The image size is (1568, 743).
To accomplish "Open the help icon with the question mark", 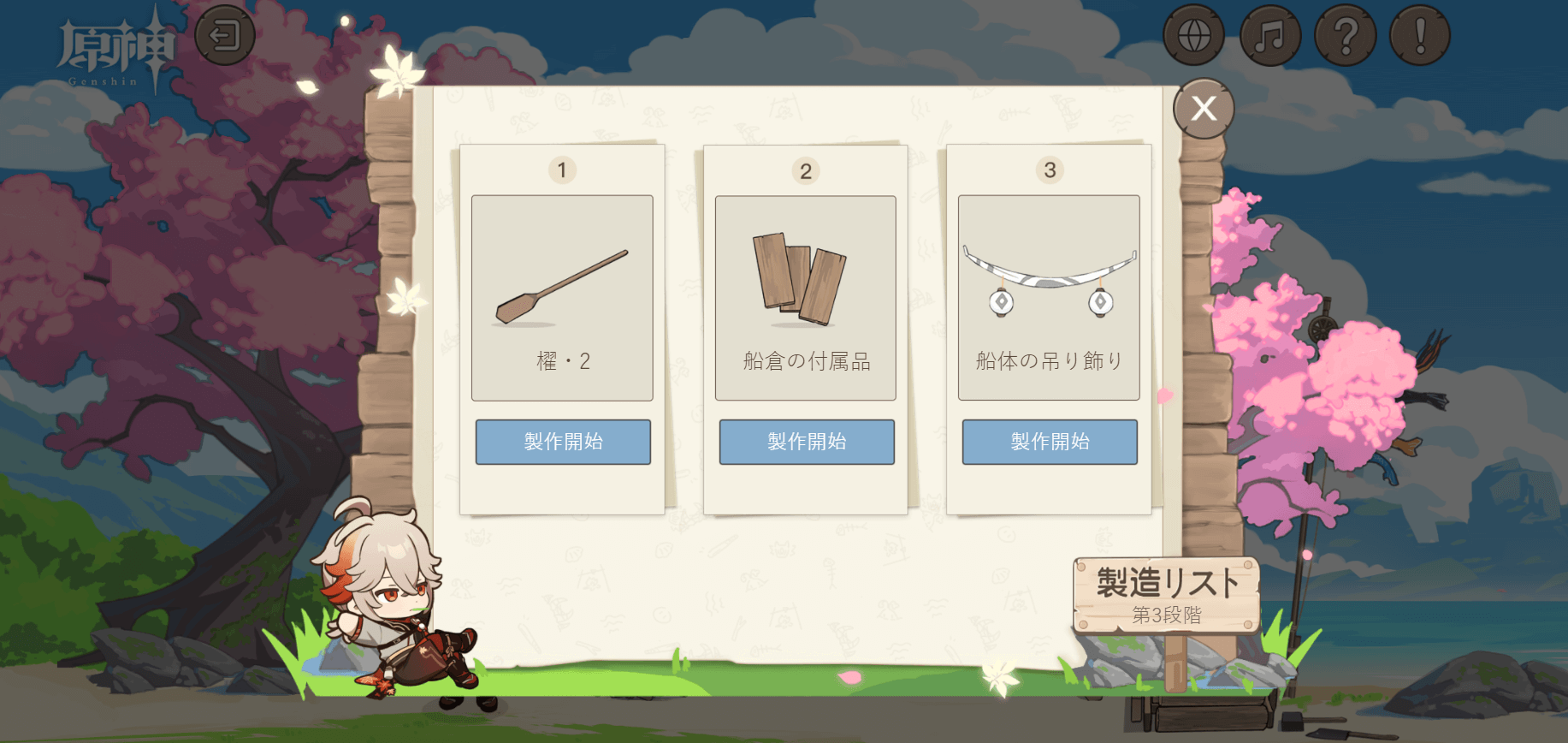I will pos(1346,36).
